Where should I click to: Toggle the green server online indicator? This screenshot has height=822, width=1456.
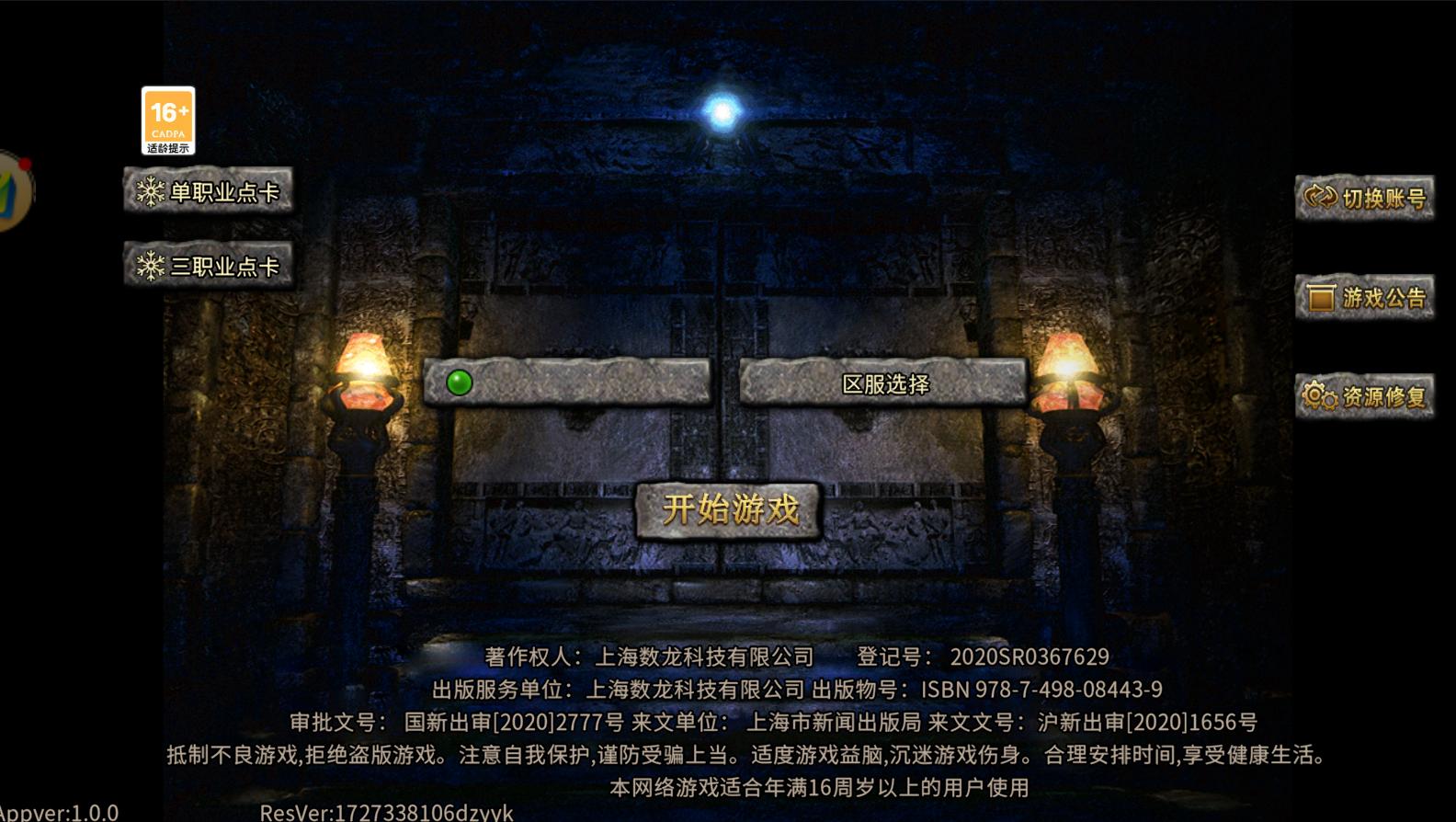(x=457, y=381)
